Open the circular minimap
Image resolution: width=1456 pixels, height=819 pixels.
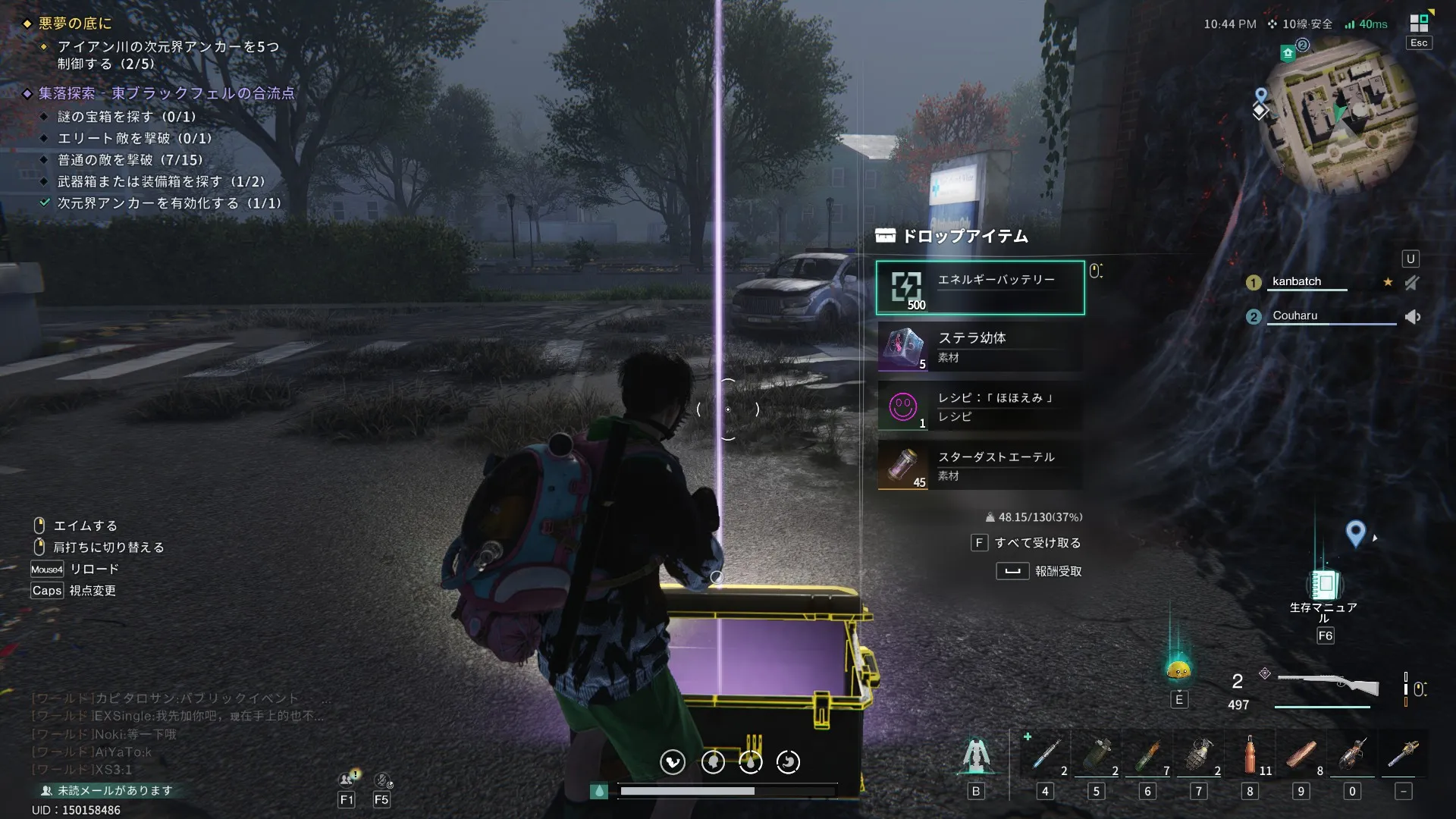coord(1338,114)
